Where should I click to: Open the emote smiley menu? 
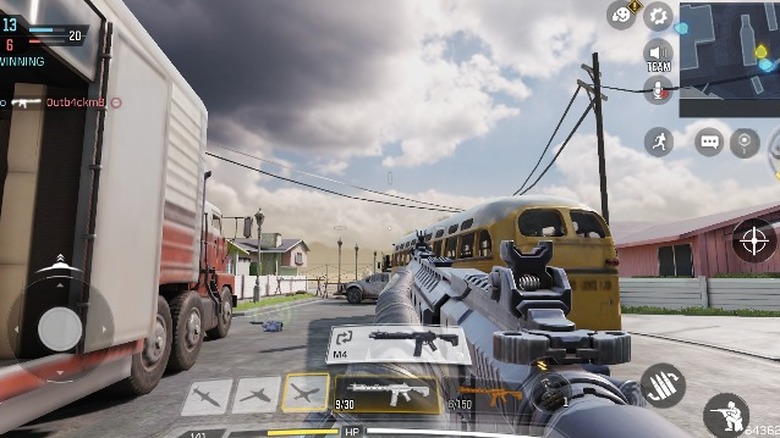[x=622, y=15]
